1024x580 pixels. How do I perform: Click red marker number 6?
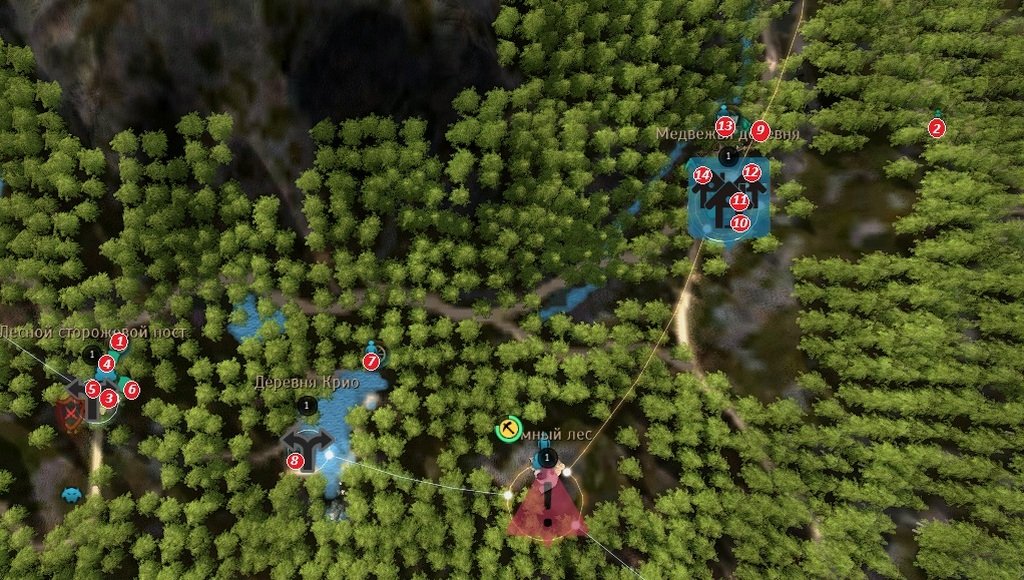(x=131, y=388)
